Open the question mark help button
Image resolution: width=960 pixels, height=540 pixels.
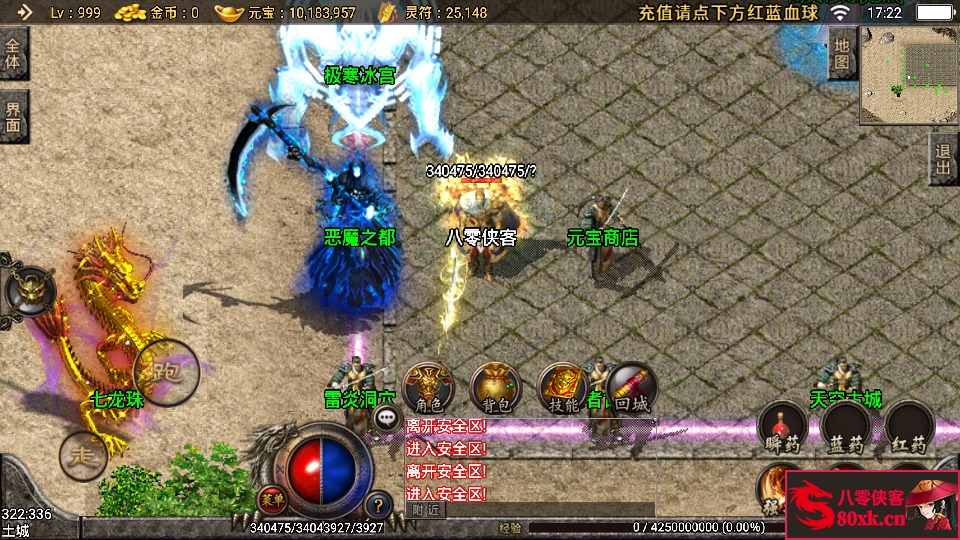(378, 505)
